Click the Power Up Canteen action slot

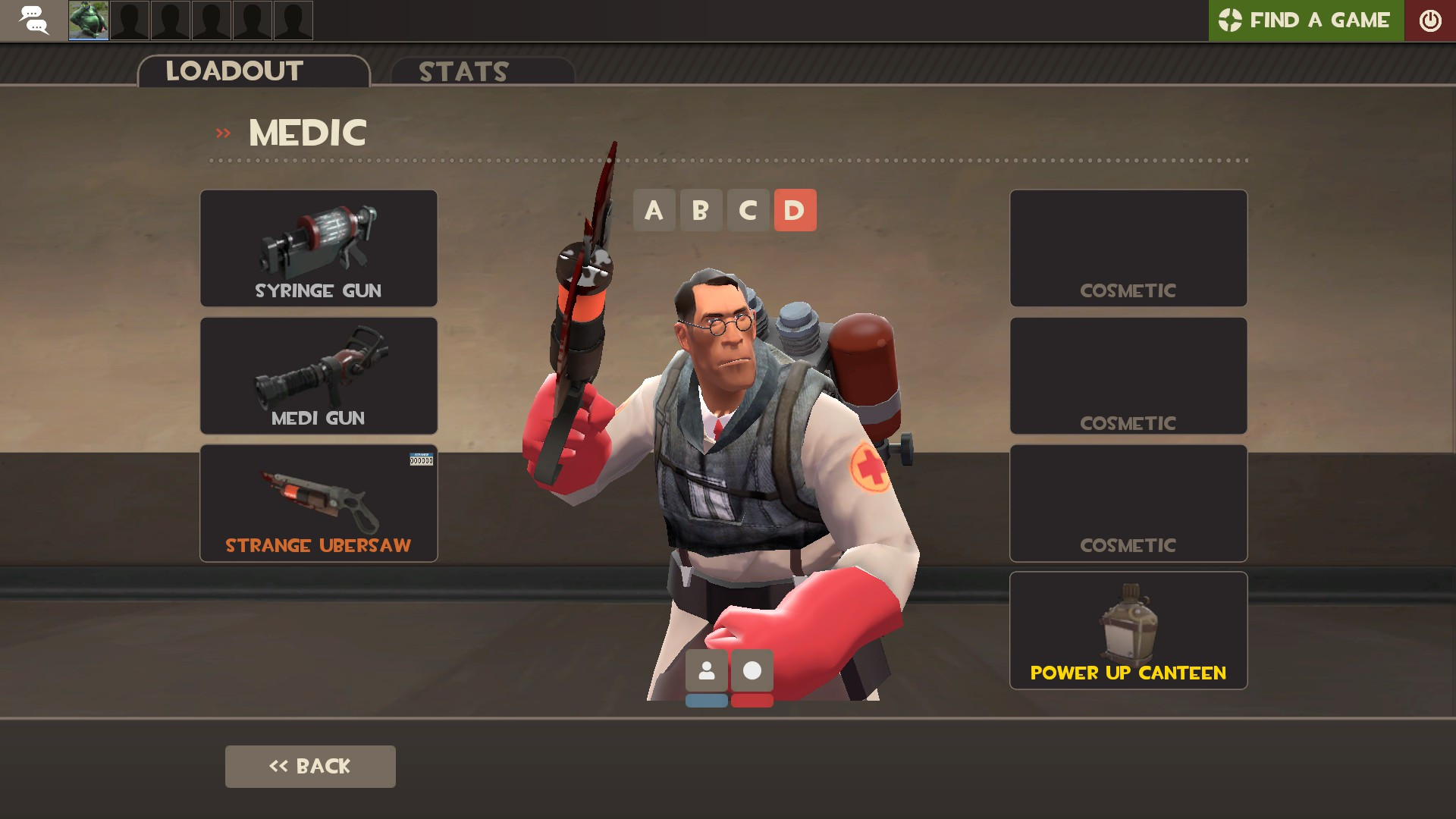tap(1128, 629)
